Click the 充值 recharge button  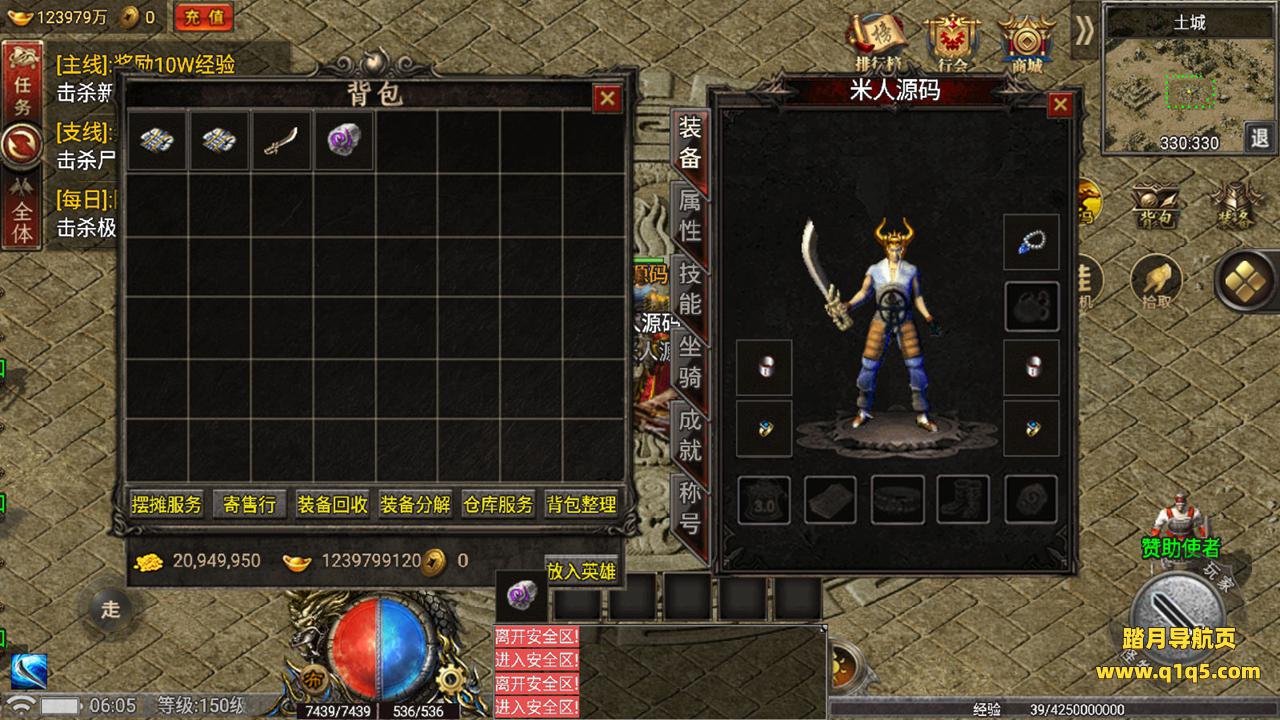click(x=204, y=17)
